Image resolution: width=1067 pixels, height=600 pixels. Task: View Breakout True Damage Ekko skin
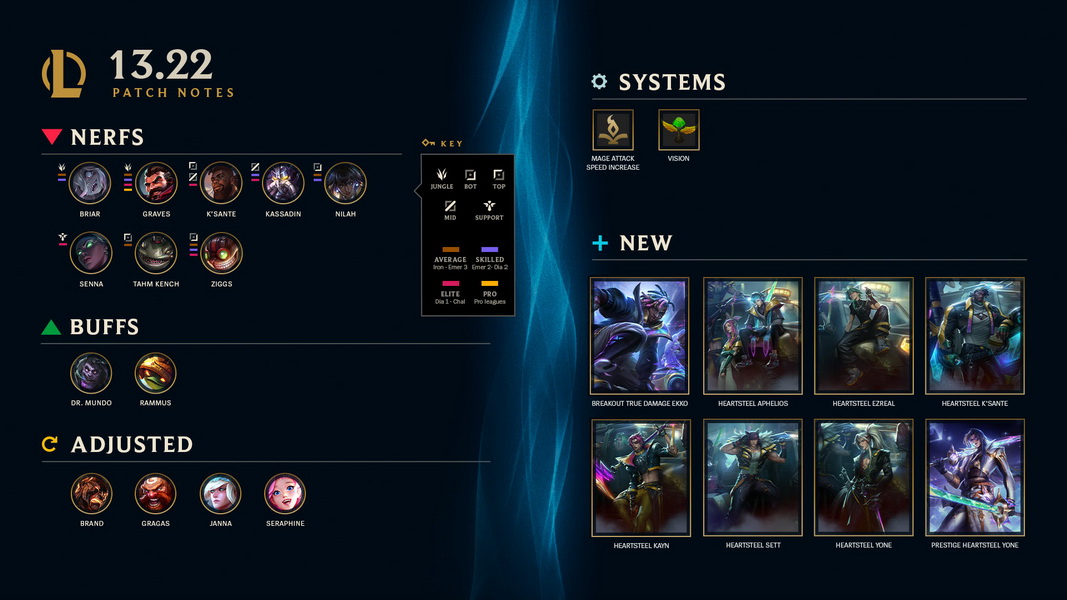click(x=640, y=336)
